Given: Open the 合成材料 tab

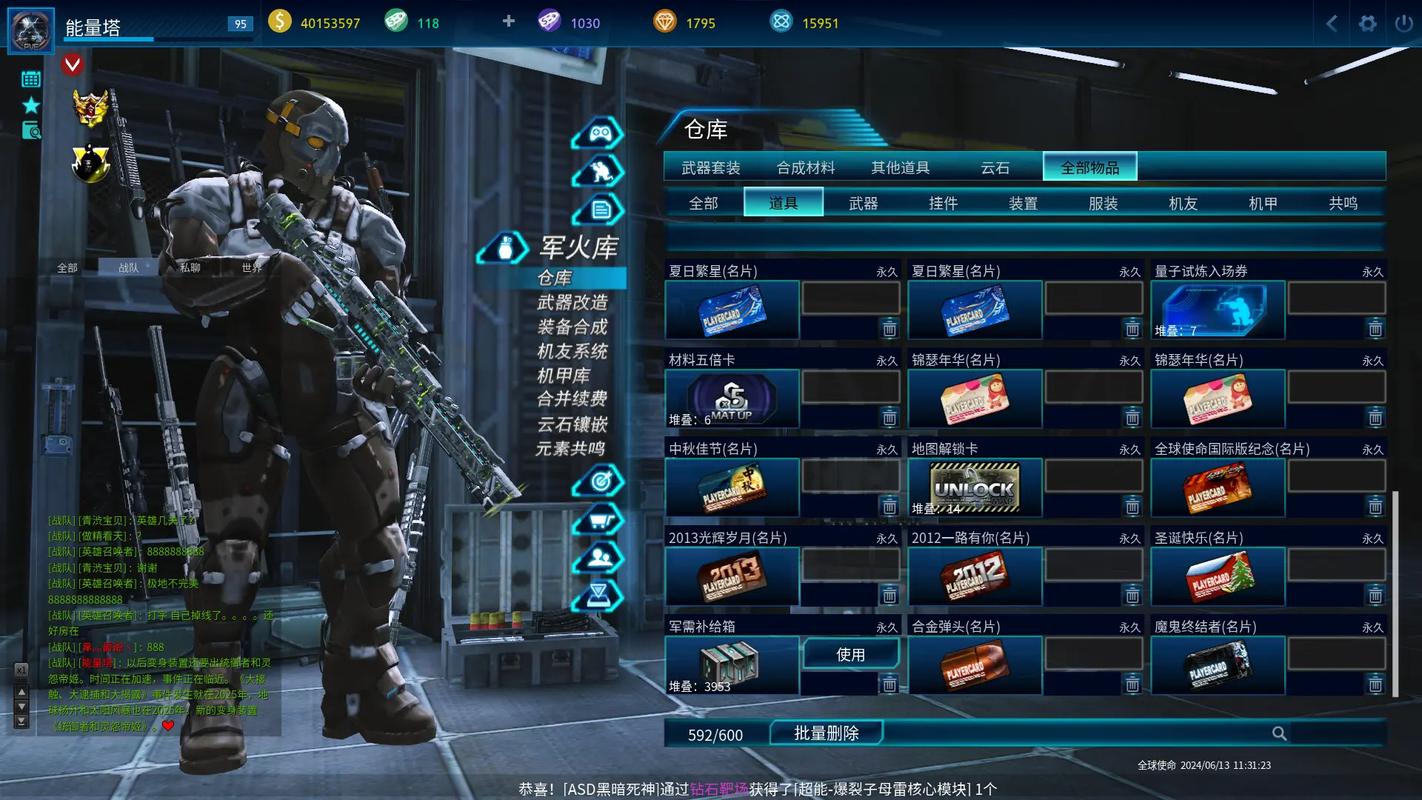Looking at the screenshot, I should [x=805, y=168].
